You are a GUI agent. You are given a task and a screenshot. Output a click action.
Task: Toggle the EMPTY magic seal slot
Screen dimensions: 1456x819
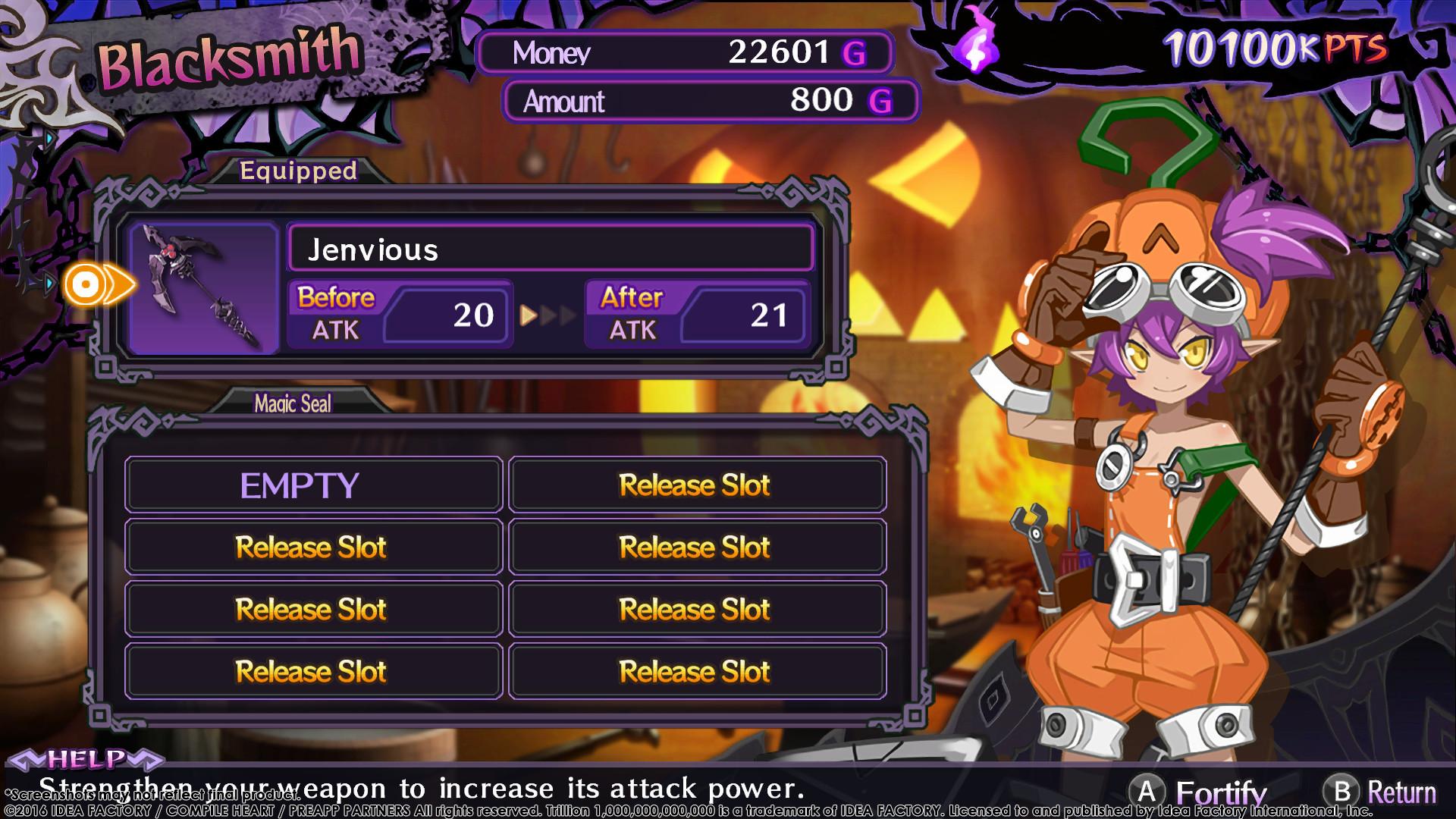312,484
